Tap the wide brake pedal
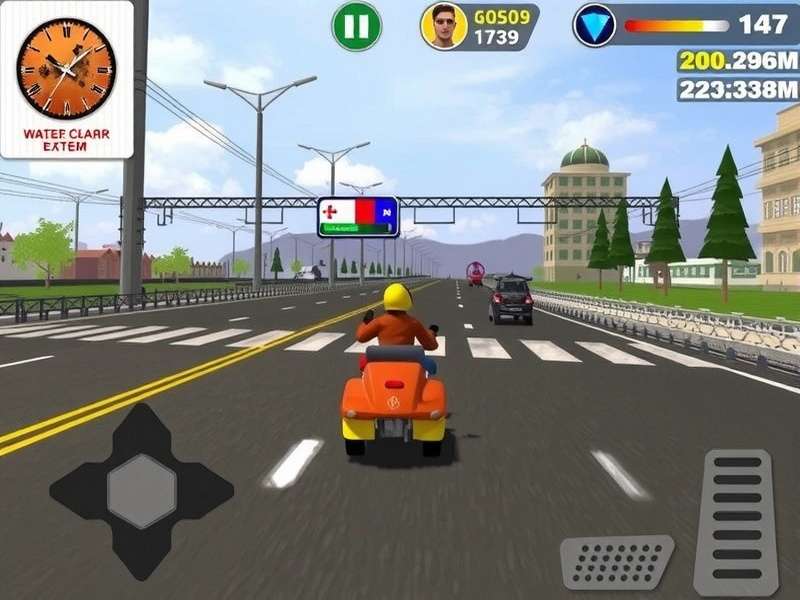Image resolution: width=800 pixels, height=600 pixels. 616,562
